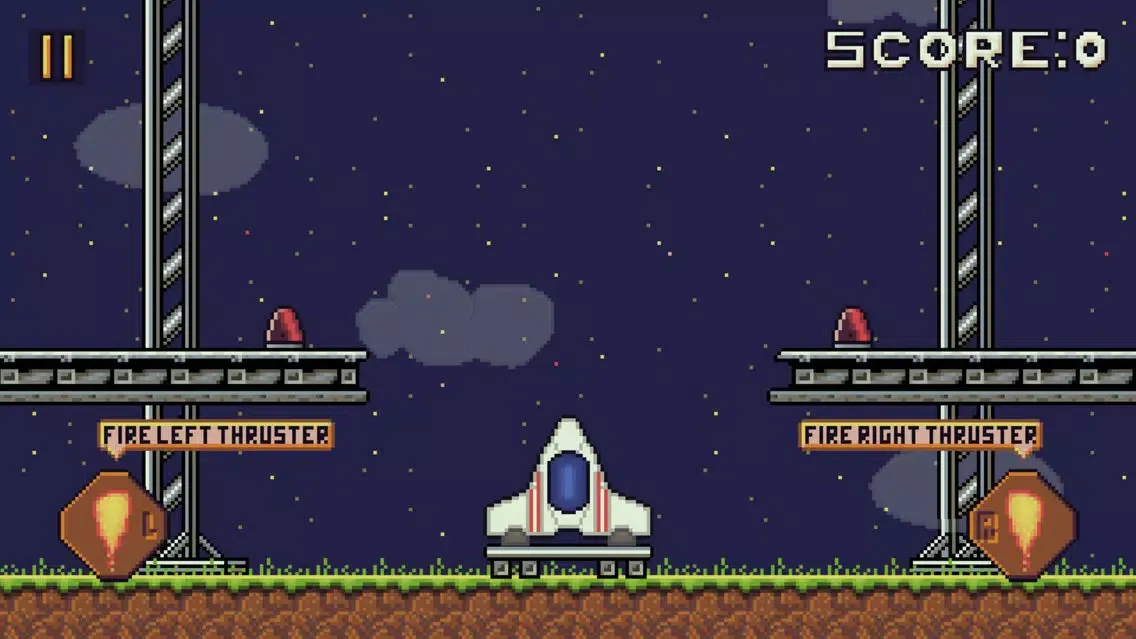Fire the right thruster button
The height and width of the screenshot is (639, 1136).
coord(1022,525)
